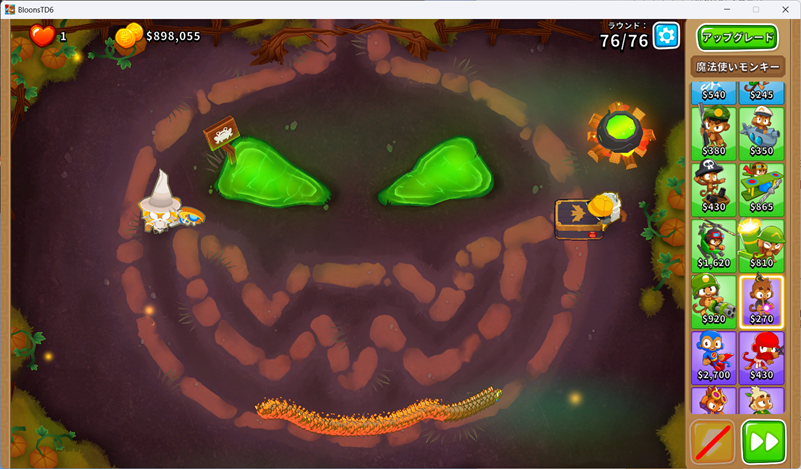The height and width of the screenshot is (469, 801).
Task: Select the Wizard Monkey tower for $270
Action: (x=761, y=300)
